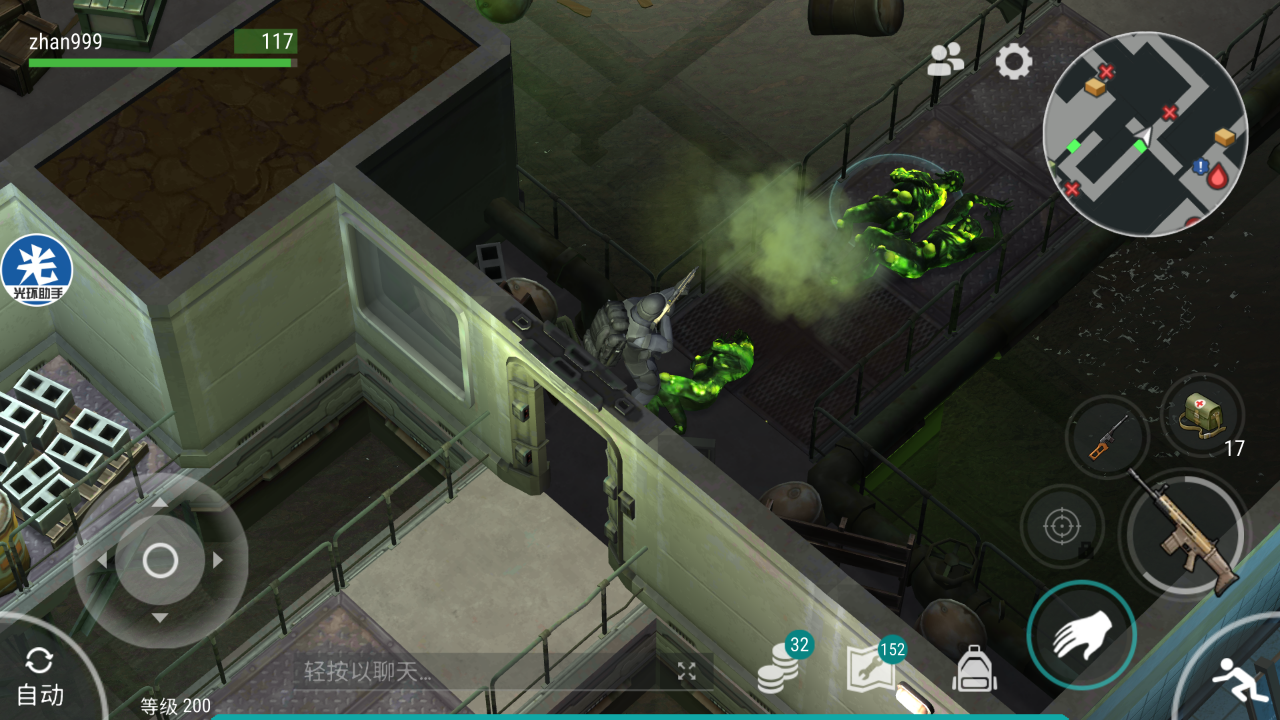
Task: Open the map icon with 152 badge
Action: (x=871, y=668)
